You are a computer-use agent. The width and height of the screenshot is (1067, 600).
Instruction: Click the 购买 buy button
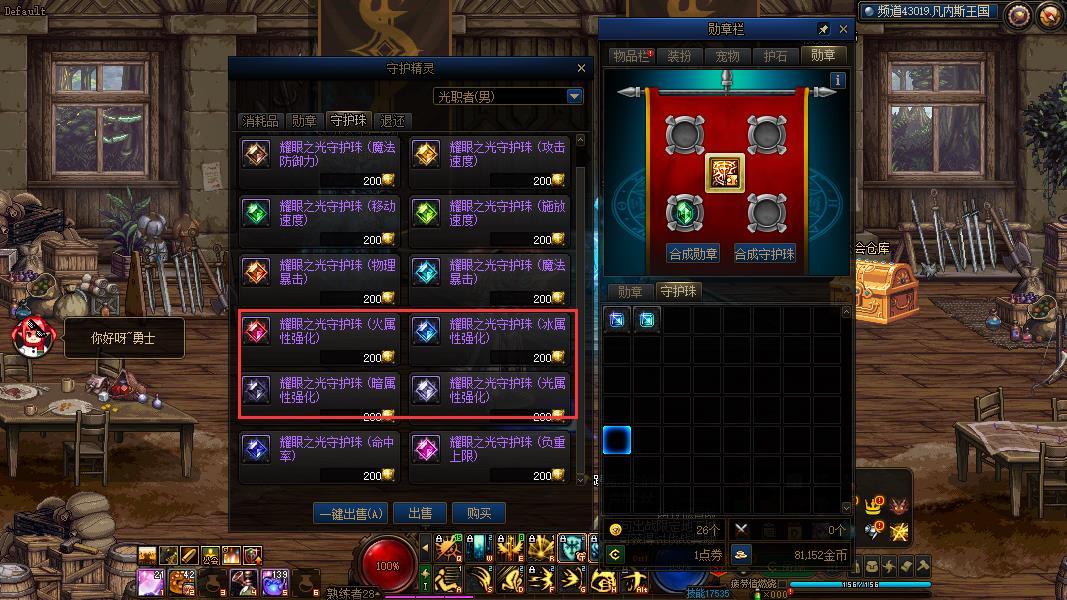(x=479, y=513)
